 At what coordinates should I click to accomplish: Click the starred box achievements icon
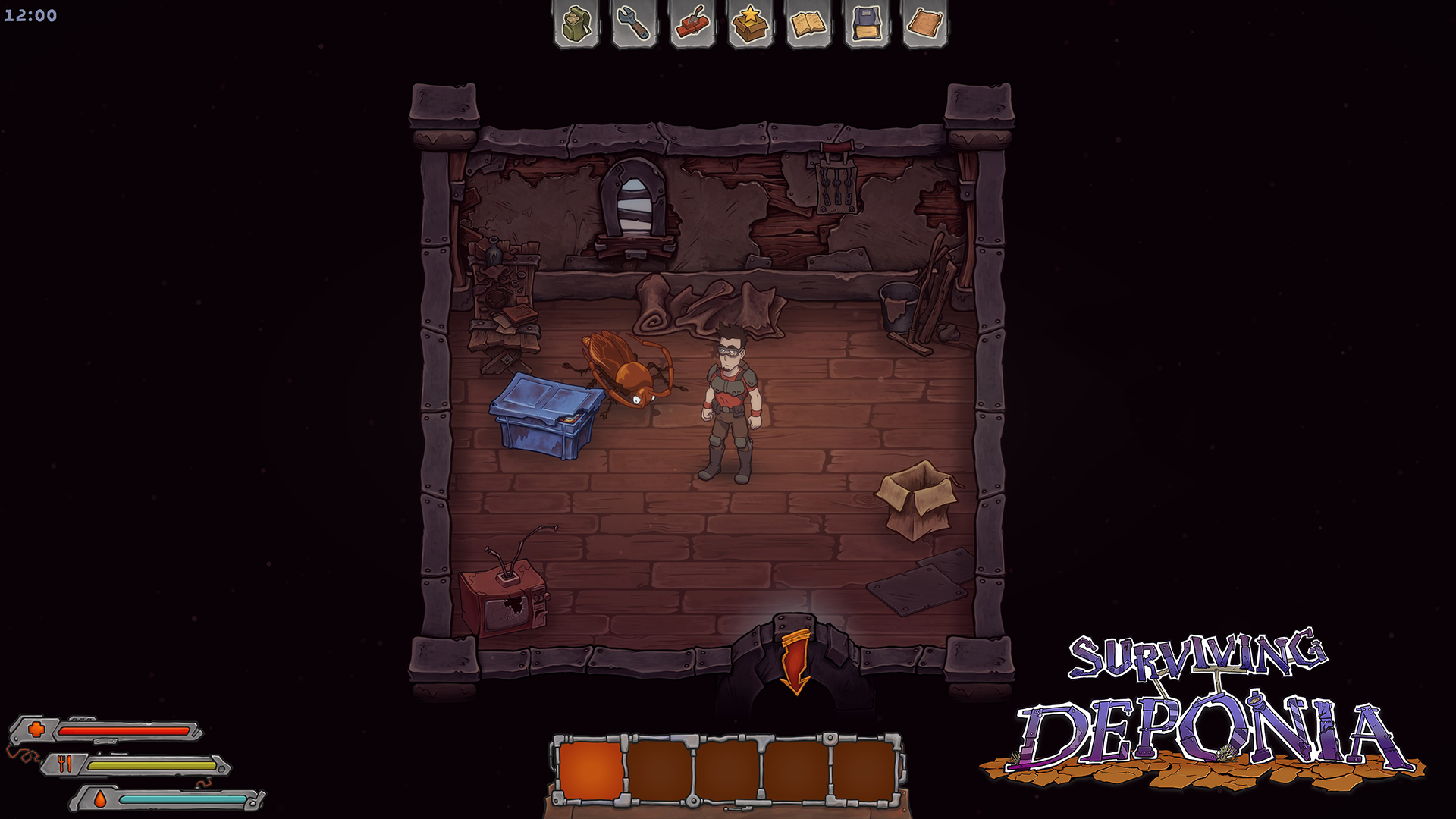point(748,24)
